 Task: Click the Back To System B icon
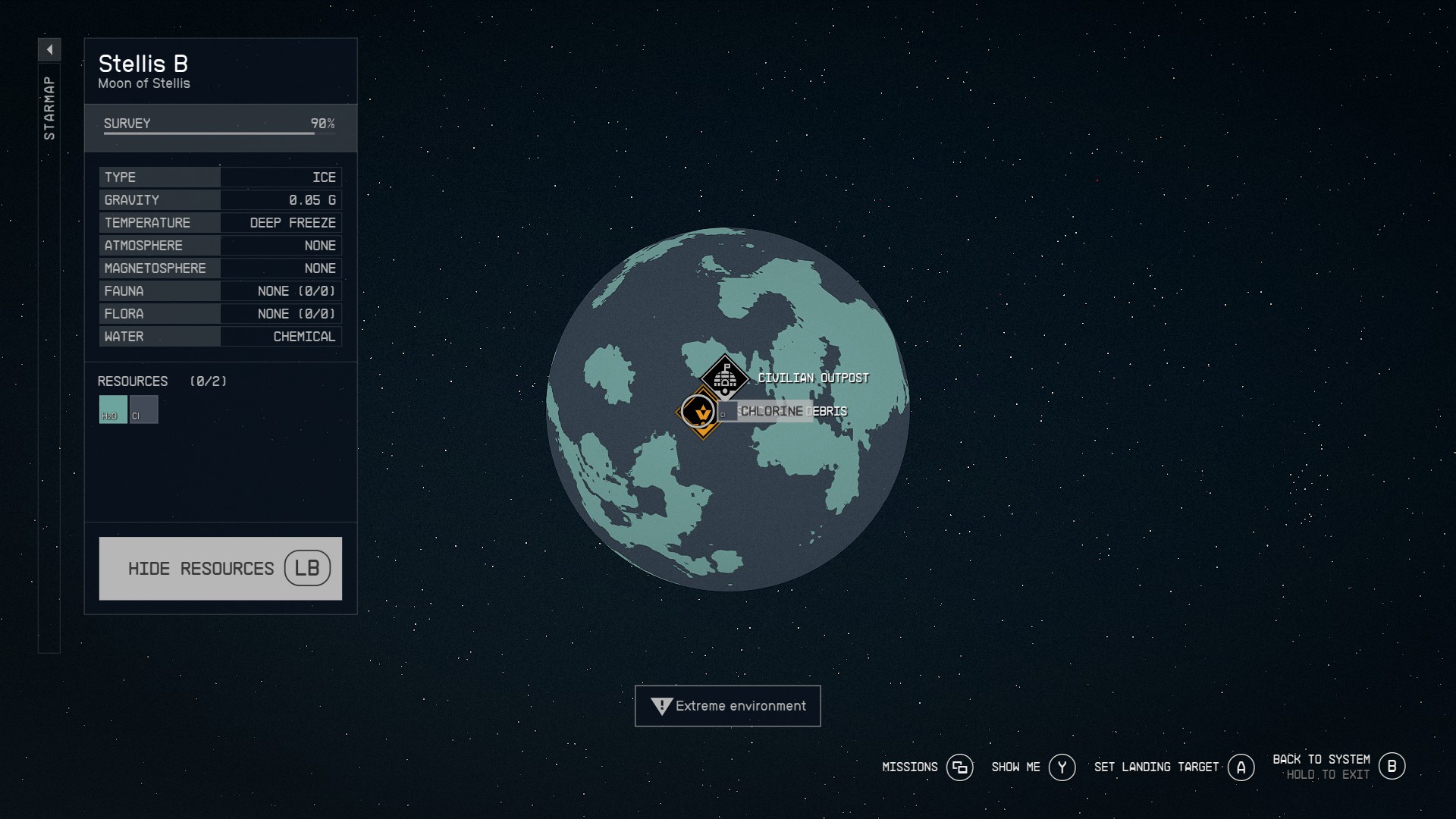click(x=1392, y=766)
